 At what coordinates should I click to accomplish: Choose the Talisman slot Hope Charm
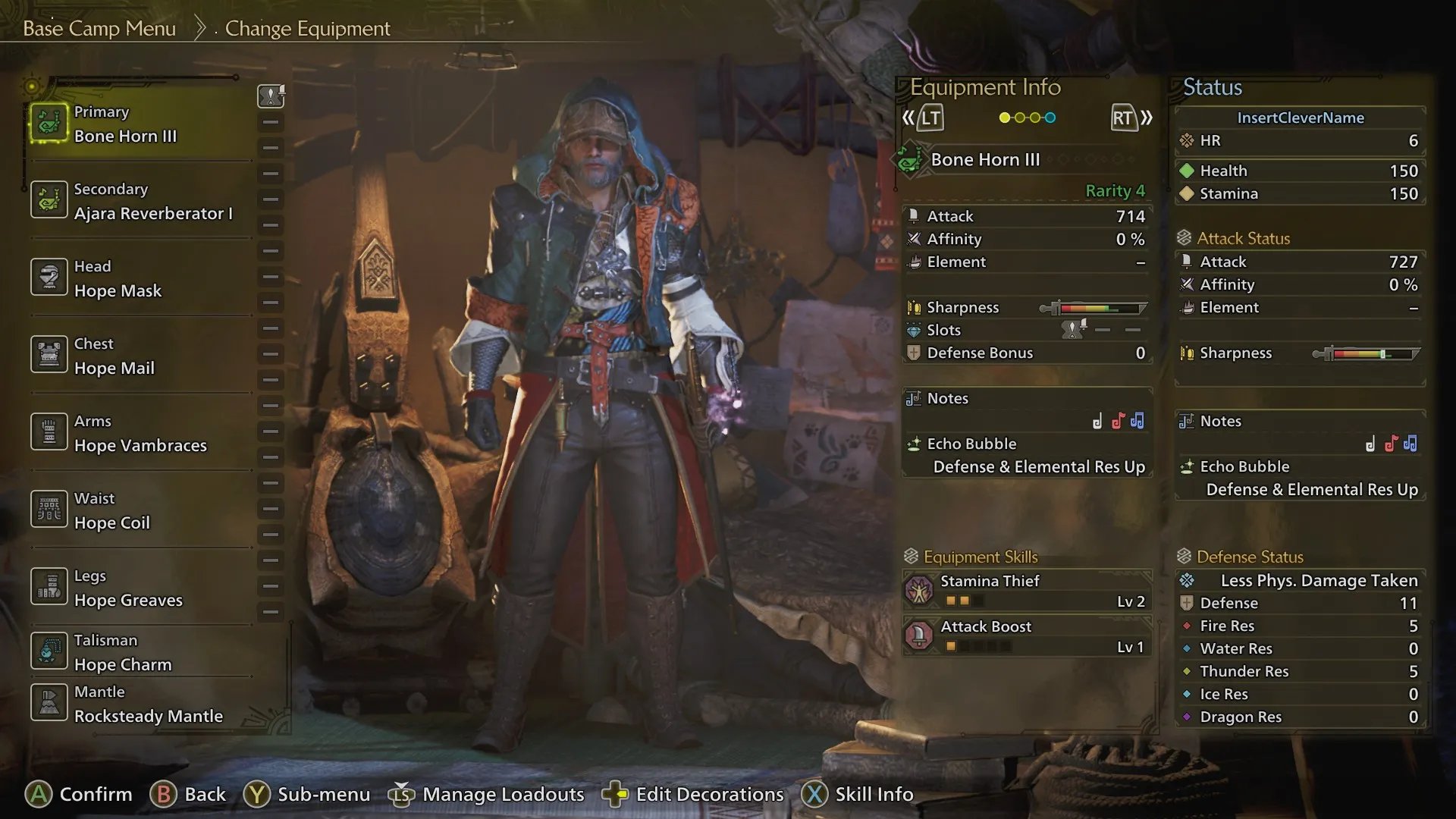(x=122, y=653)
